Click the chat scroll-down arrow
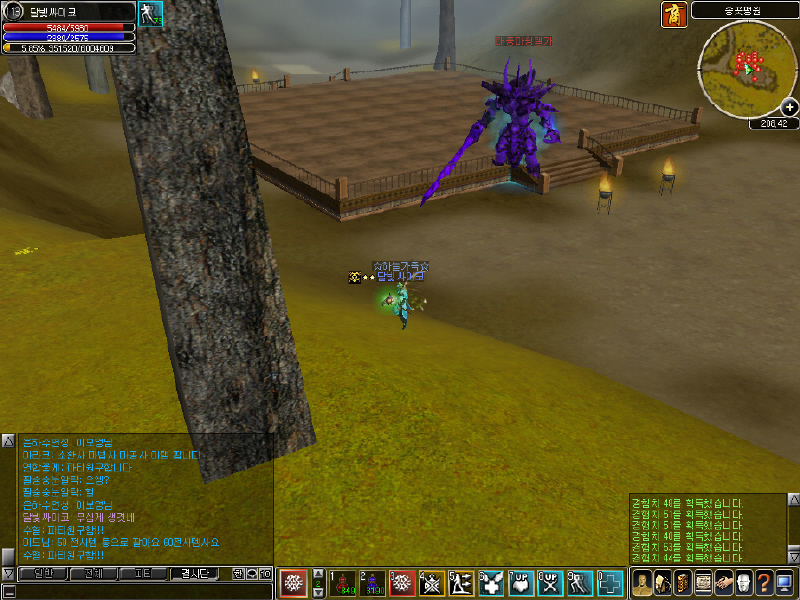This screenshot has height=600, width=800. (8, 573)
